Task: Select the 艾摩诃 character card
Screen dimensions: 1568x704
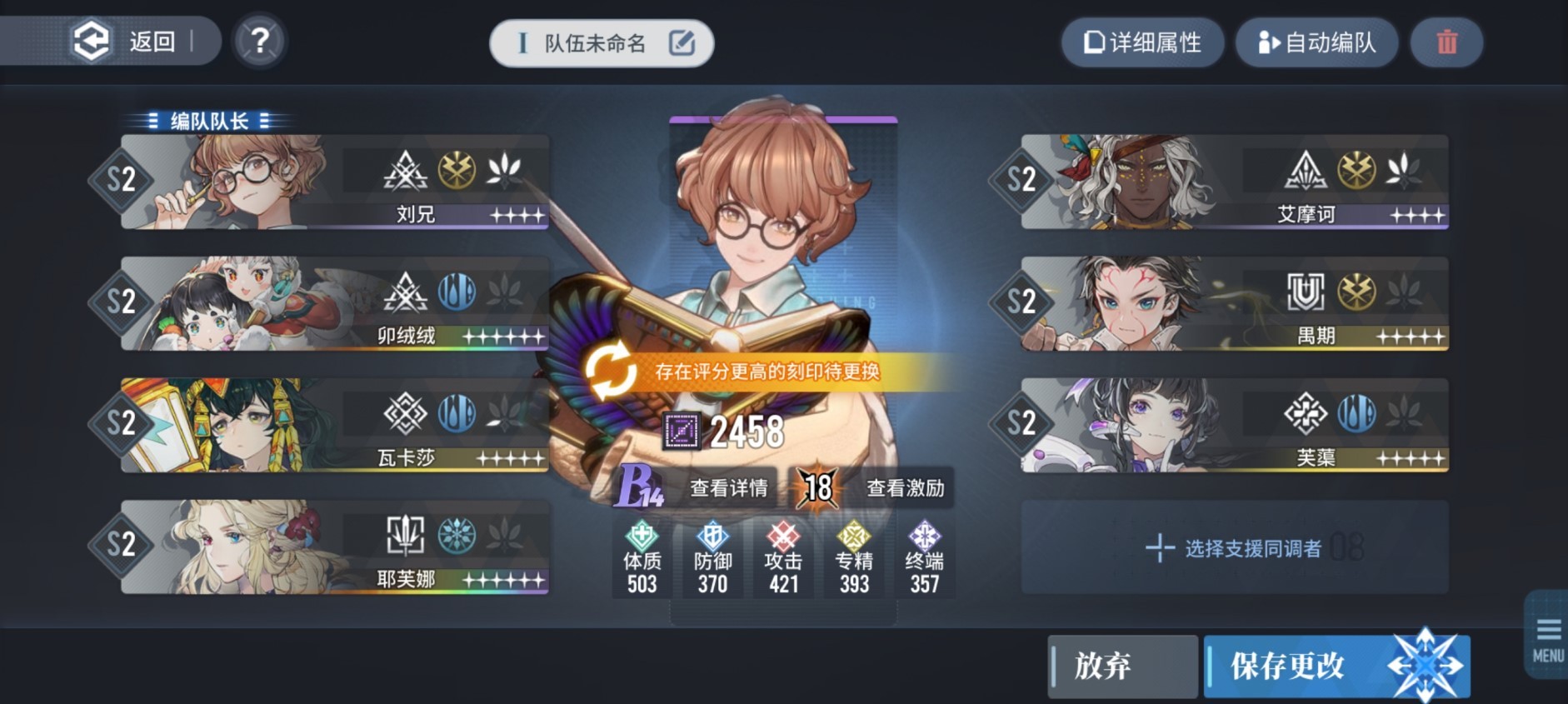Action: coord(1233,182)
